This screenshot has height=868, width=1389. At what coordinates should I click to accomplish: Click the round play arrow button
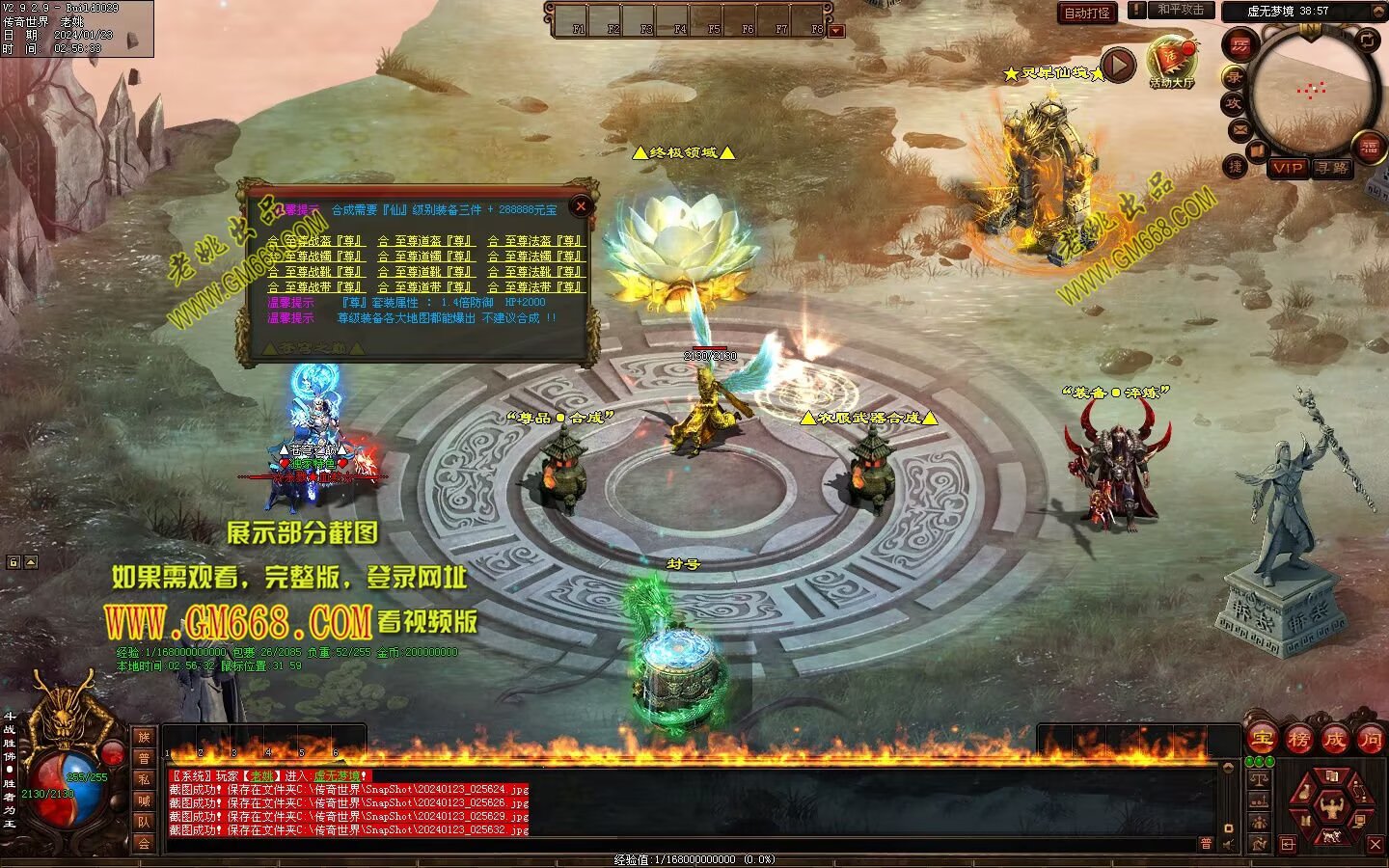1118,66
